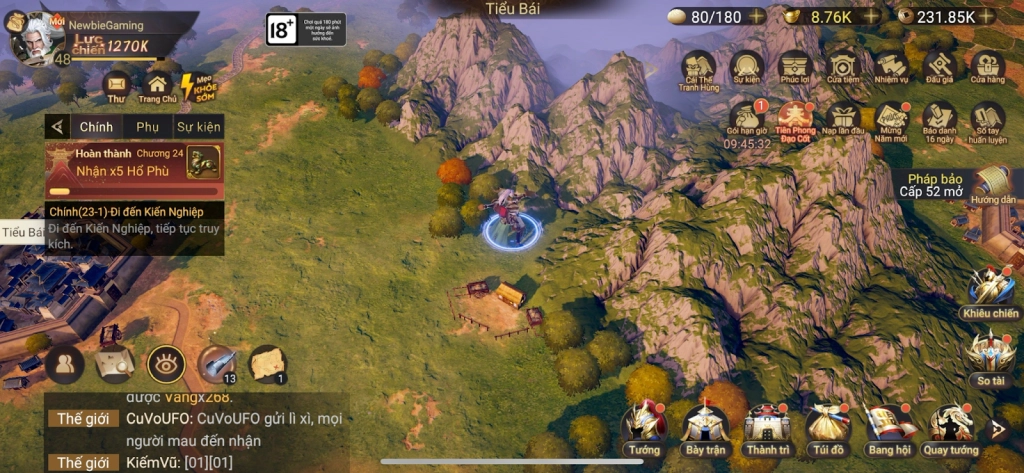The height and width of the screenshot is (473, 1024).
Task: Go to Trang Chủ home
Action: pyautogui.click(x=157, y=86)
